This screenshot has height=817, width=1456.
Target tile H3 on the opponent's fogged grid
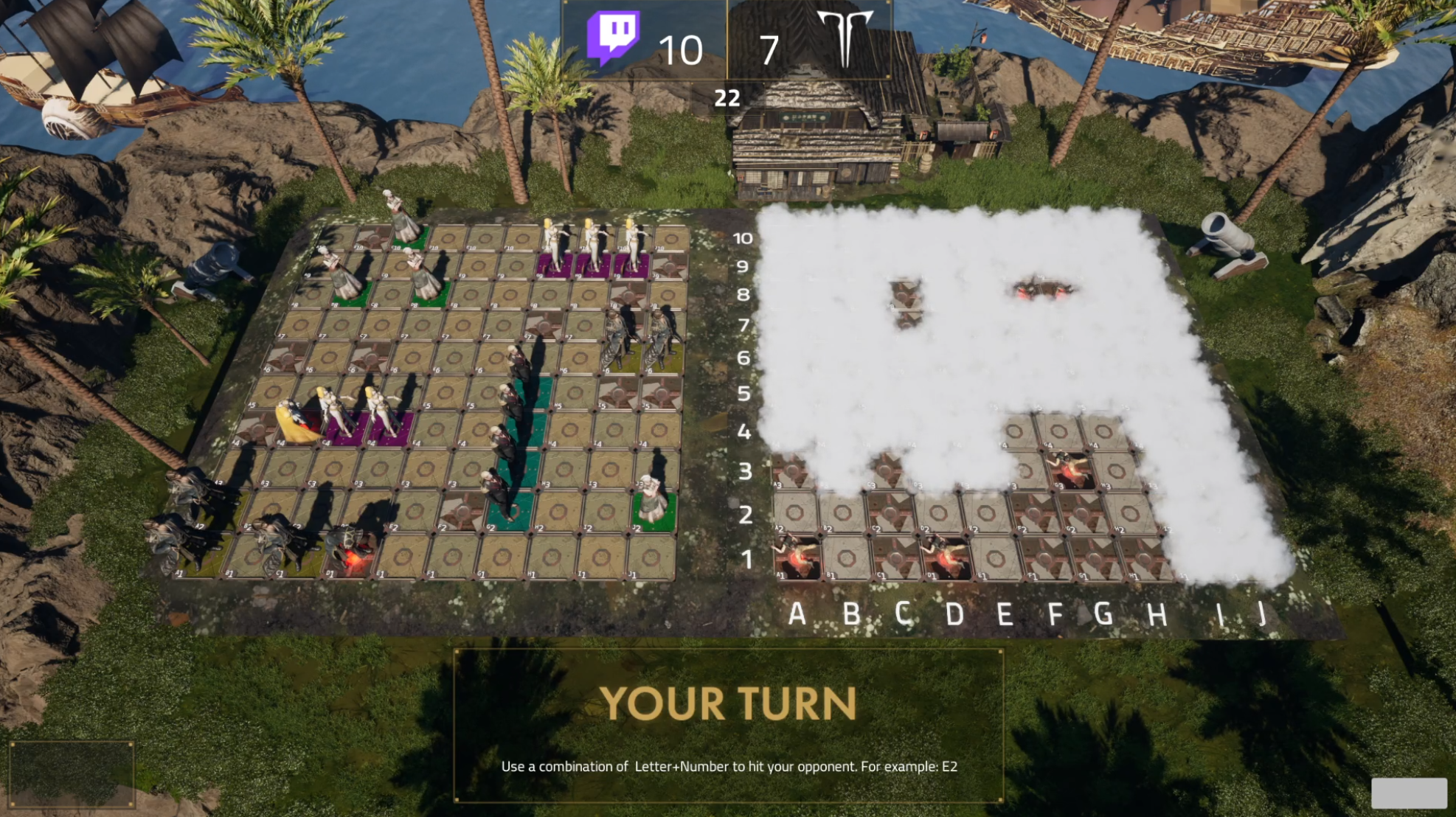click(x=1117, y=470)
